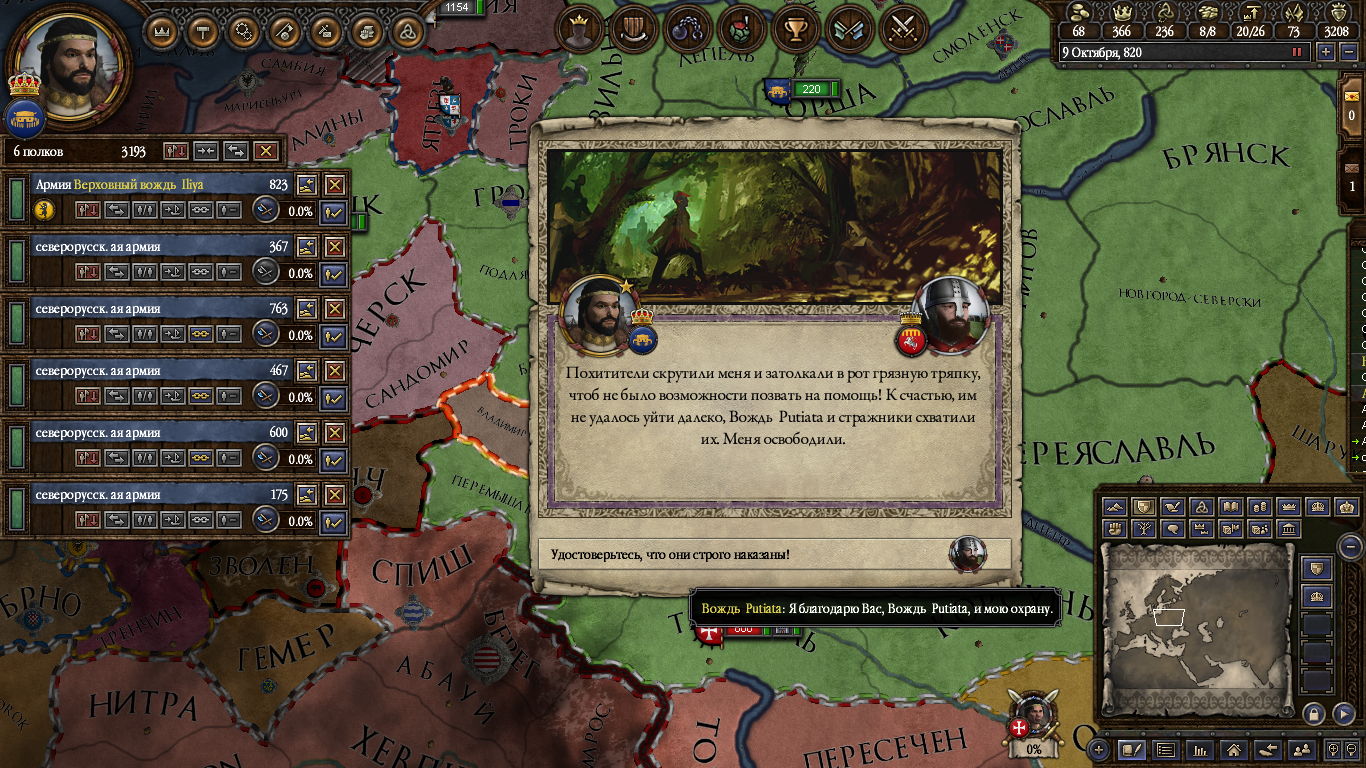
Task: Toggle pause on the date bar
Action: coord(1298,52)
